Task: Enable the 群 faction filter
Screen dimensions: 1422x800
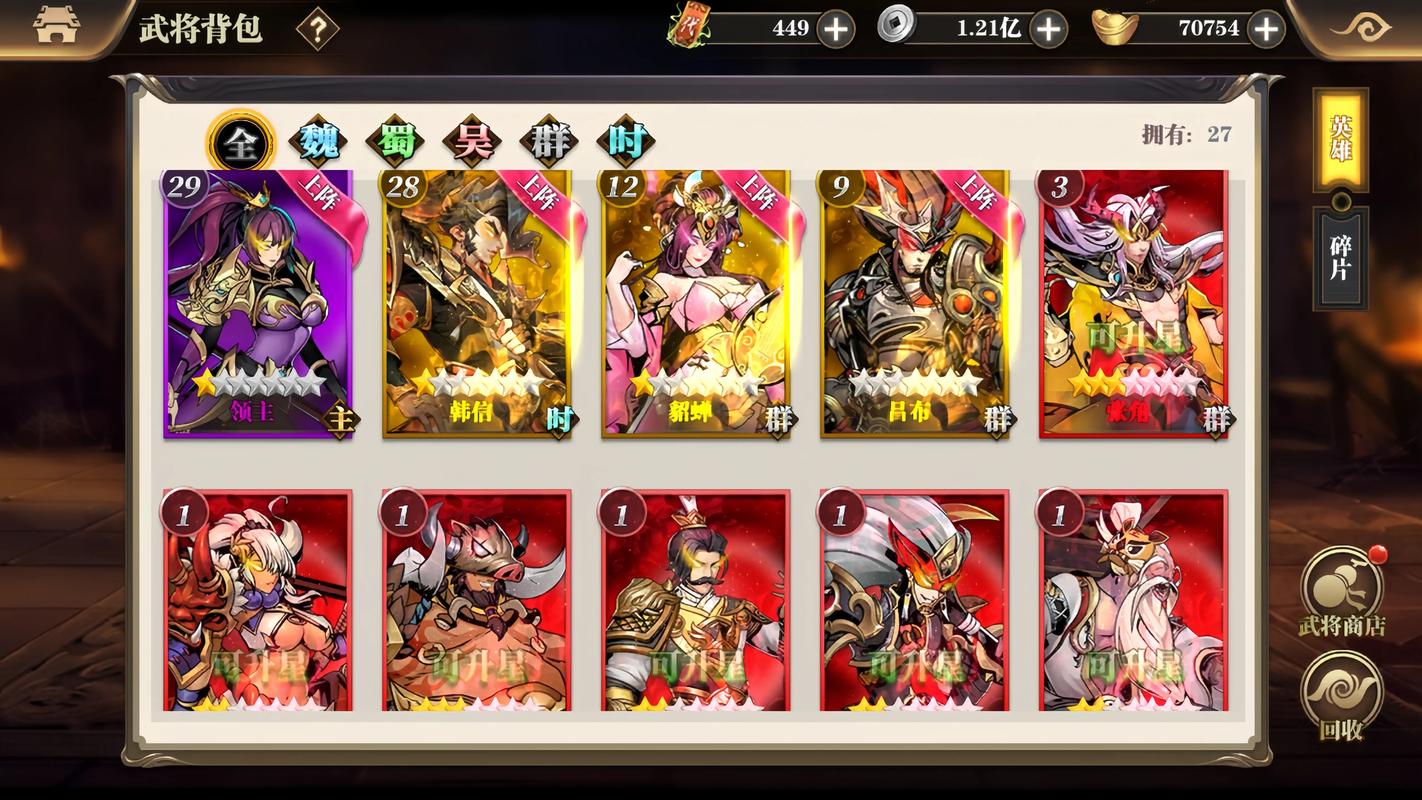Action: point(547,141)
